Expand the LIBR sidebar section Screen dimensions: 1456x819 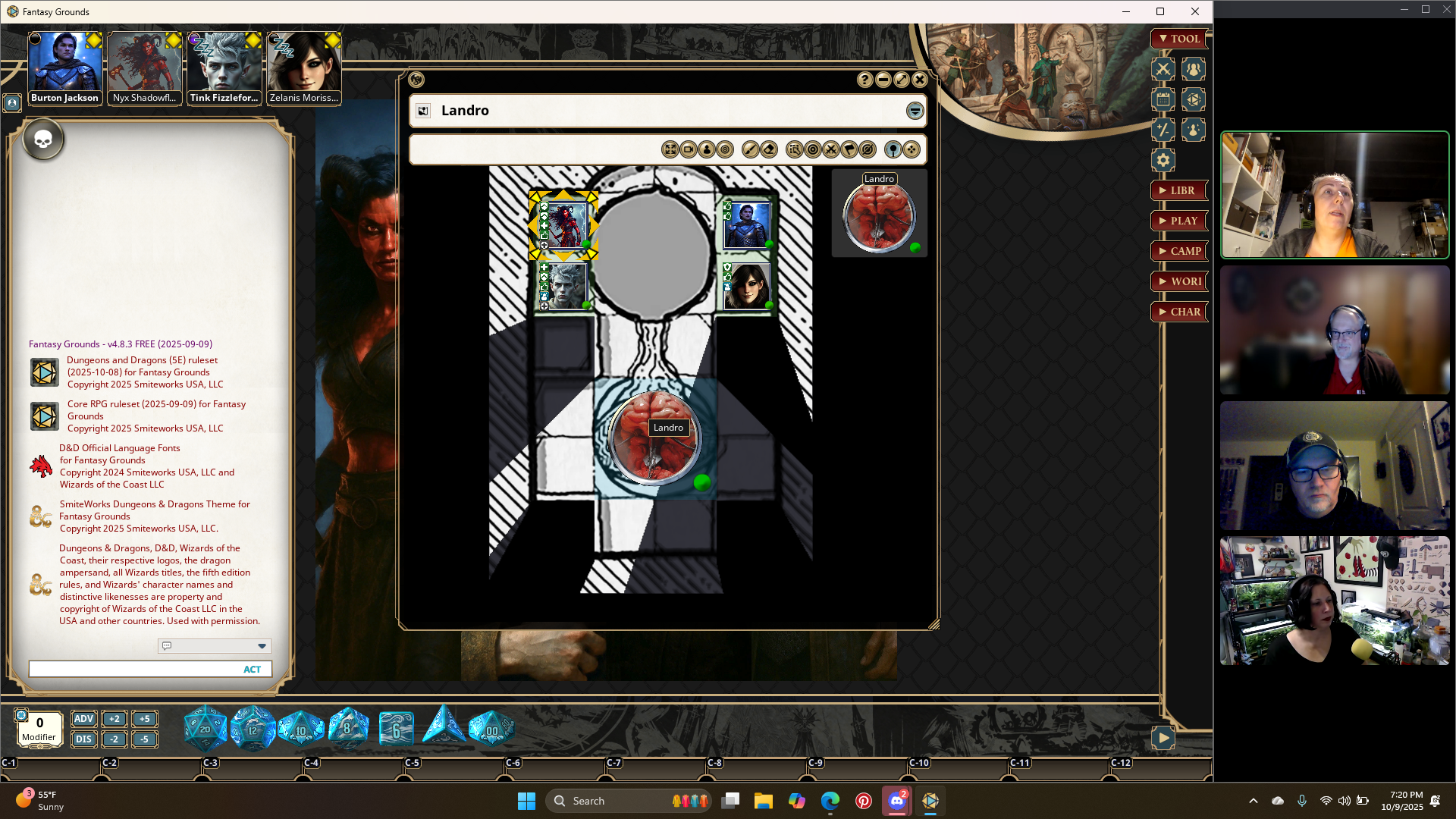pyautogui.click(x=1178, y=190)
